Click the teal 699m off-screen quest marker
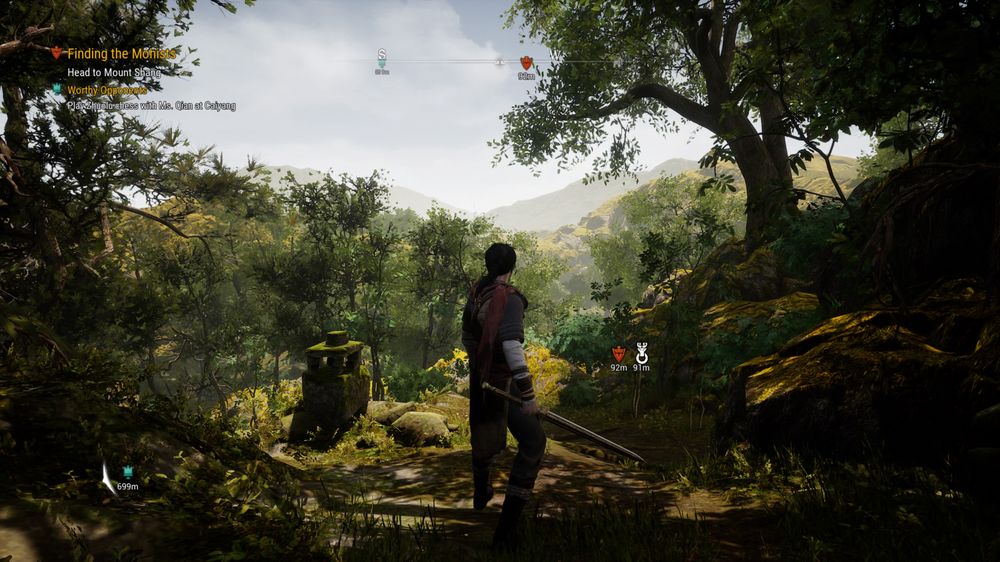The width and height of the screenshot is (1000, 562). [128, 472]
